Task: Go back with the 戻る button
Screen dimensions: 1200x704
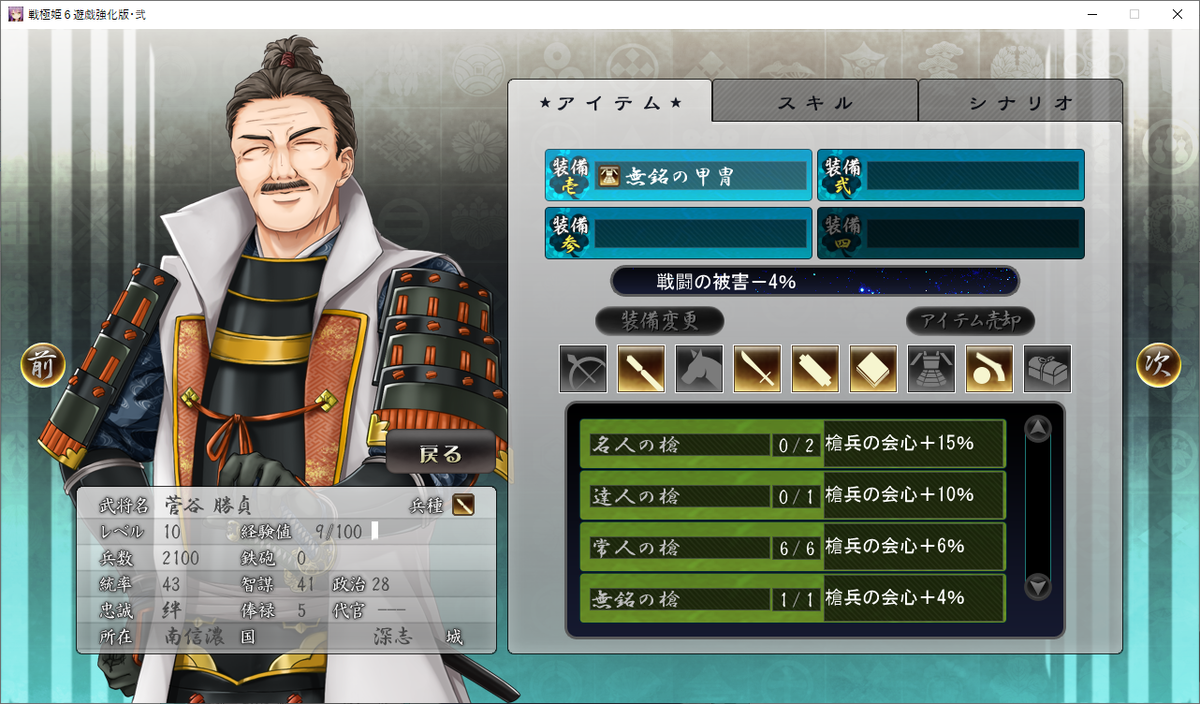Action: tap(440, 453)
